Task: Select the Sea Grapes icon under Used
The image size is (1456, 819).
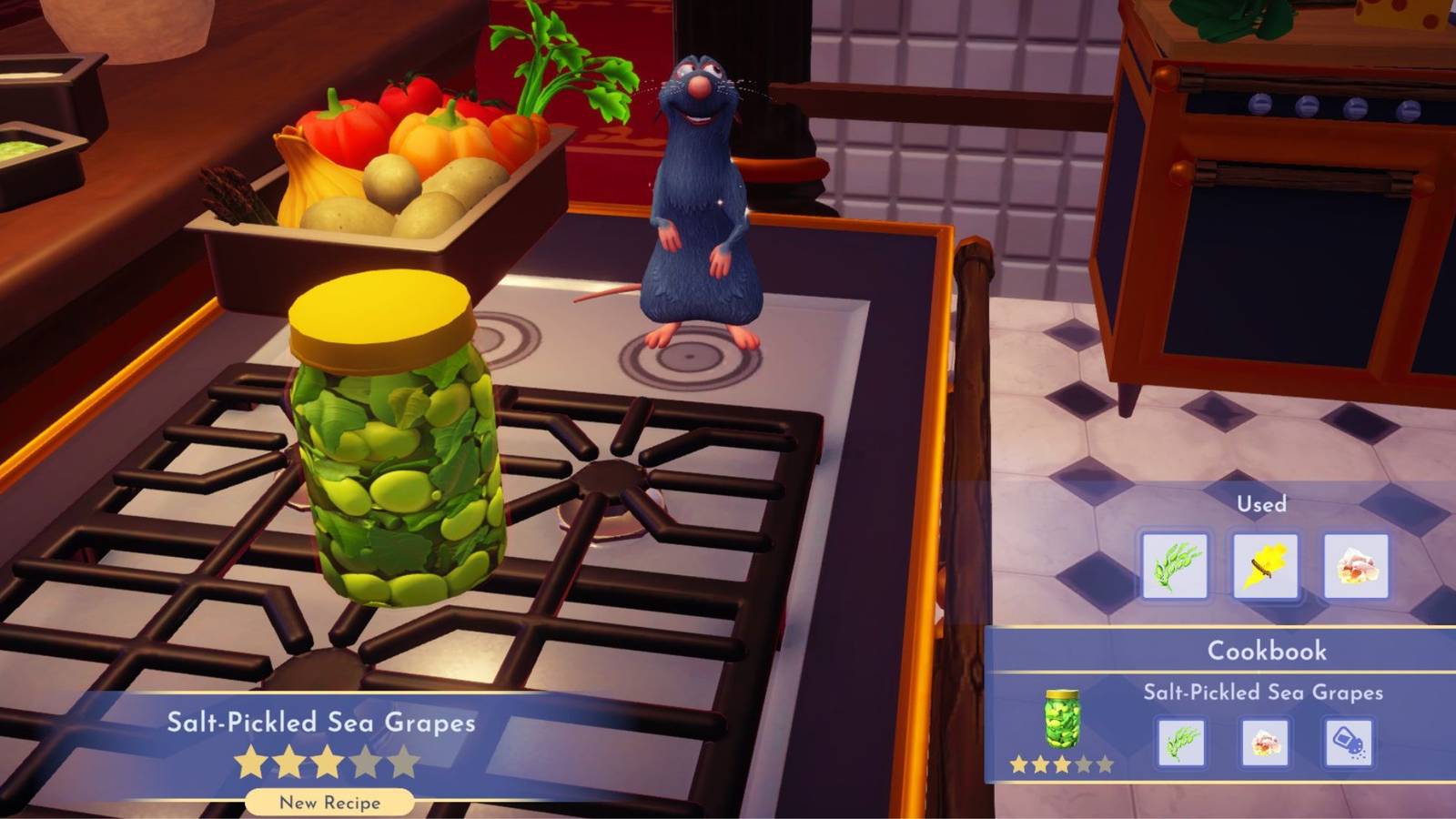Action: pyautogui.click(x=1172, y=564)
